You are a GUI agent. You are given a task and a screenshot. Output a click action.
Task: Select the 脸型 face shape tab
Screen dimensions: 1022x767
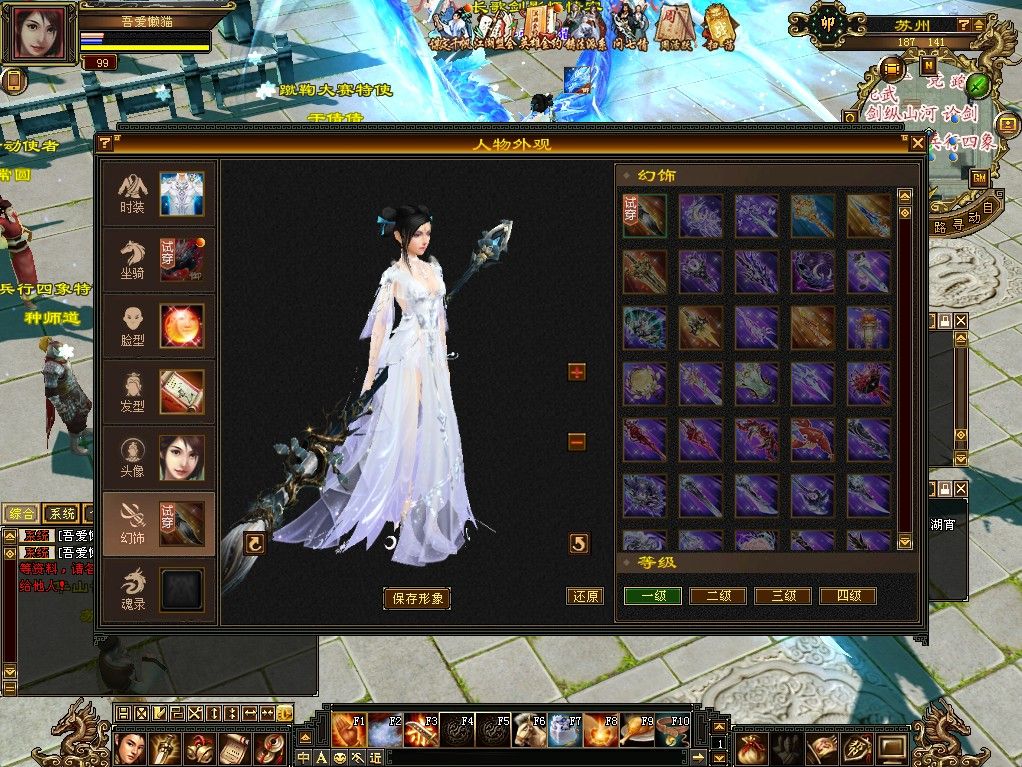pyautogui.click(x=159, y=326)
